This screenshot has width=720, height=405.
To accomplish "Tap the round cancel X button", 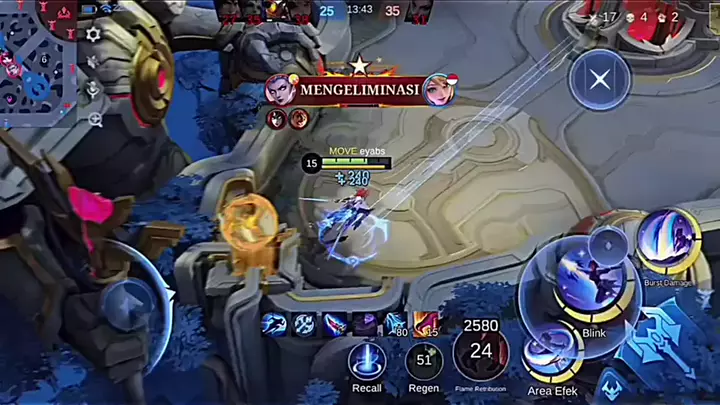I will pos(599,79).
